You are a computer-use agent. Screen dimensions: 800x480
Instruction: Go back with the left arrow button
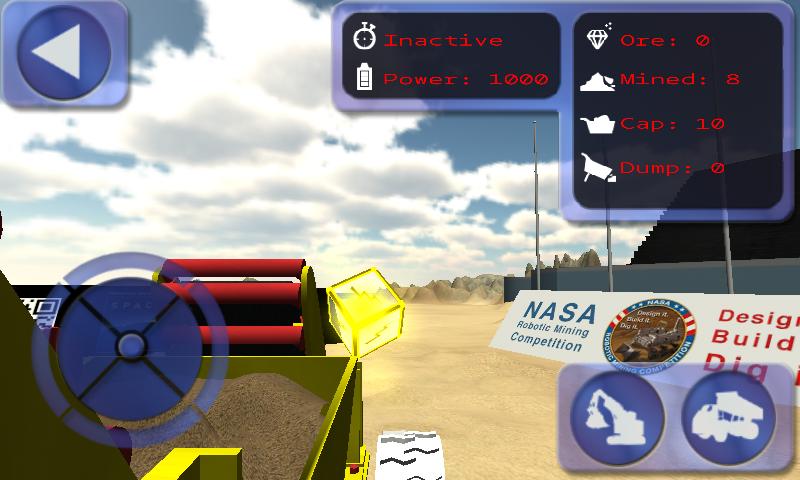(64, 54)
